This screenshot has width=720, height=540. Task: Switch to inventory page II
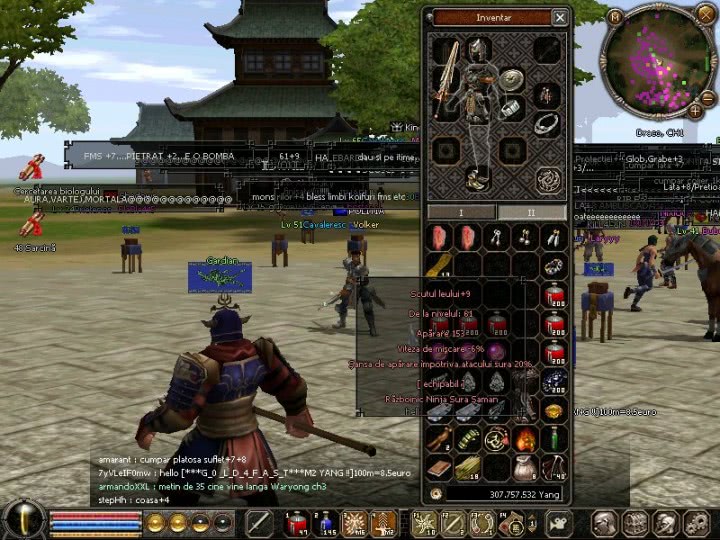[532, 212]
